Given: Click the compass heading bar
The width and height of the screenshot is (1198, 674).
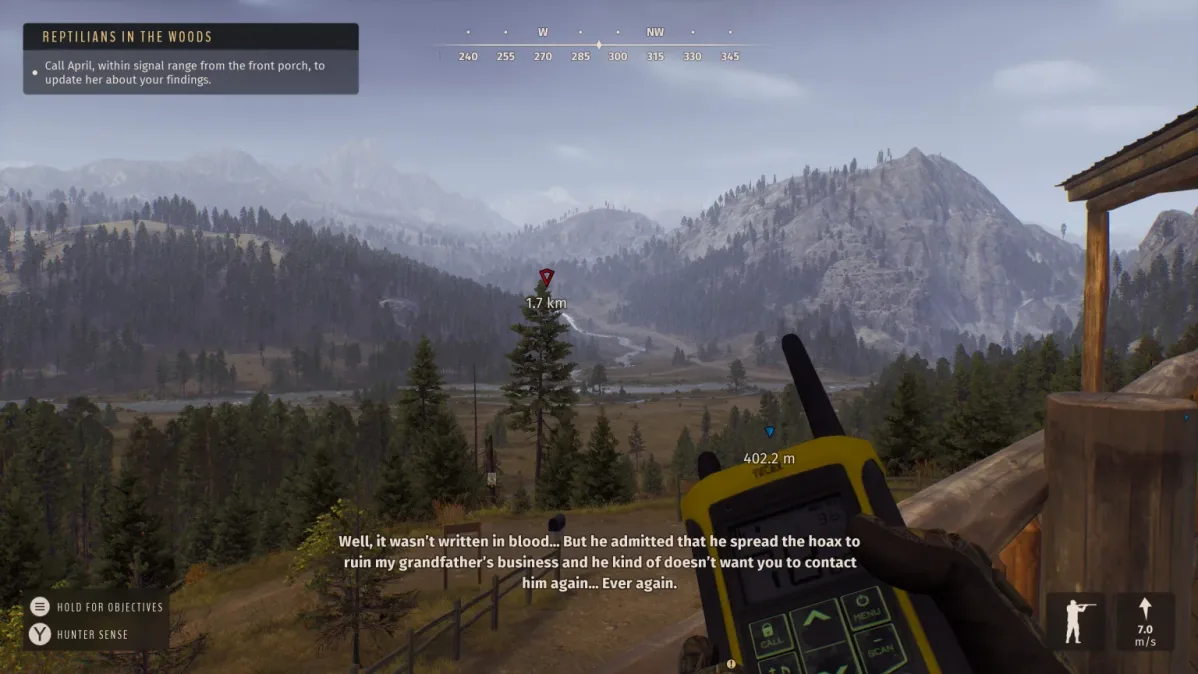Looking at the screenshot, I should pos(599,45).
